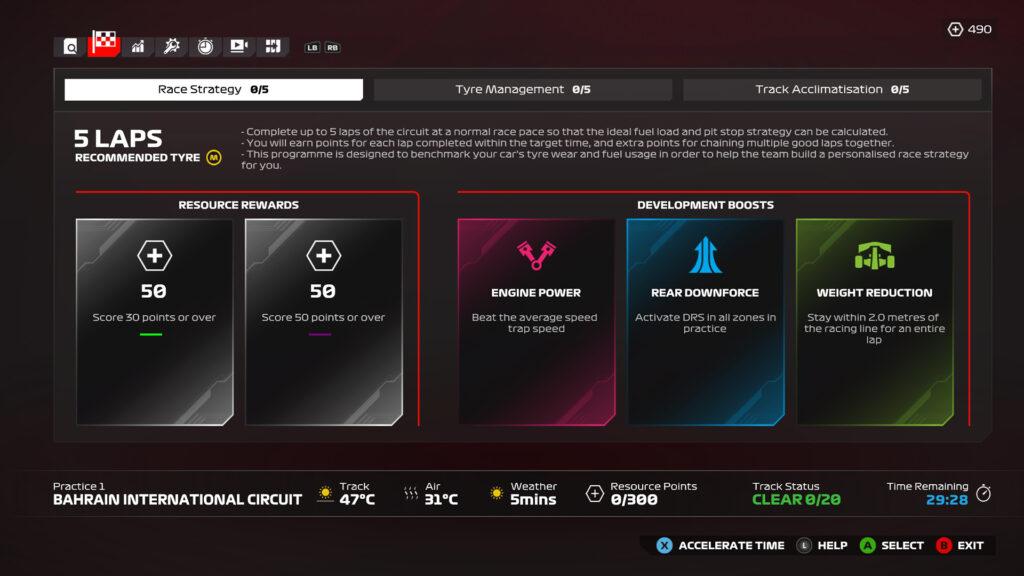Select the chequered flag practice programmes icon
This screenshot has height=576, width=1024.
(x=104, y=45)
